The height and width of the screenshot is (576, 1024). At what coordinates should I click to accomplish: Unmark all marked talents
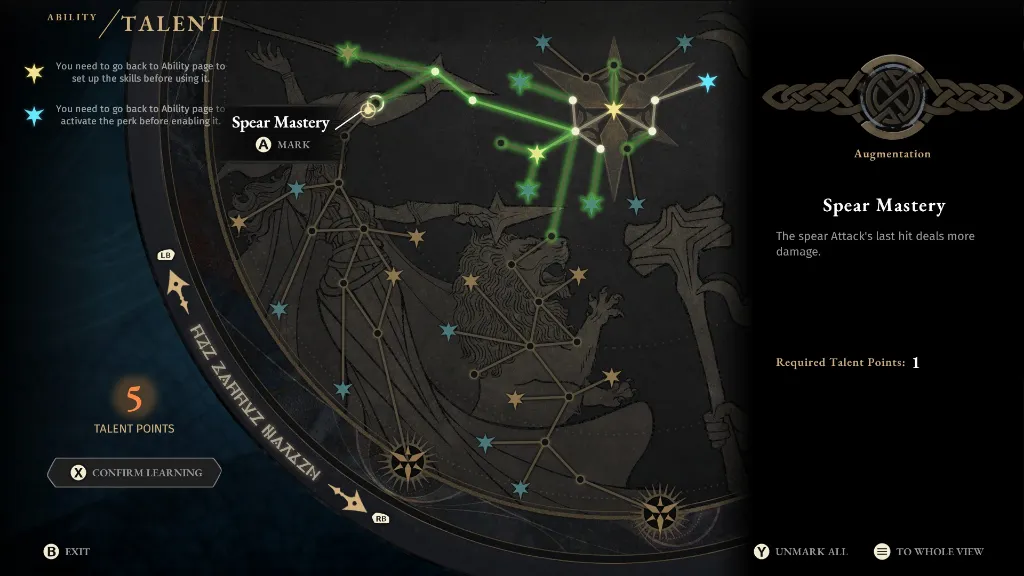801,551
